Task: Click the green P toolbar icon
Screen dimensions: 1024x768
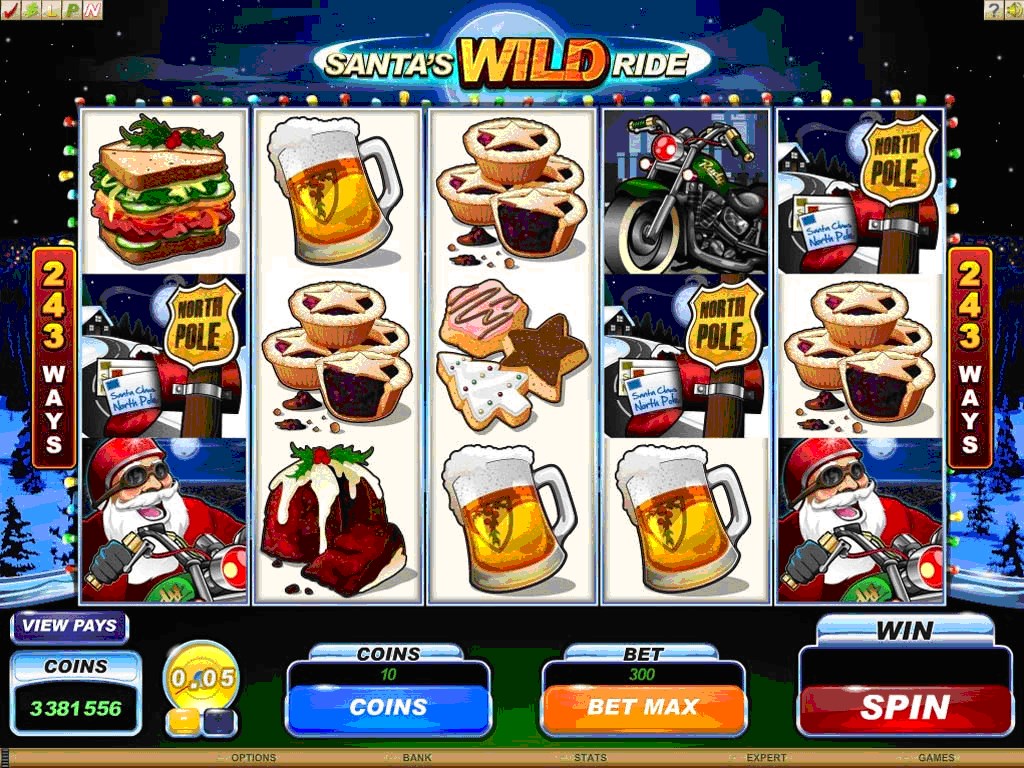Action: (x=72, y=11)
